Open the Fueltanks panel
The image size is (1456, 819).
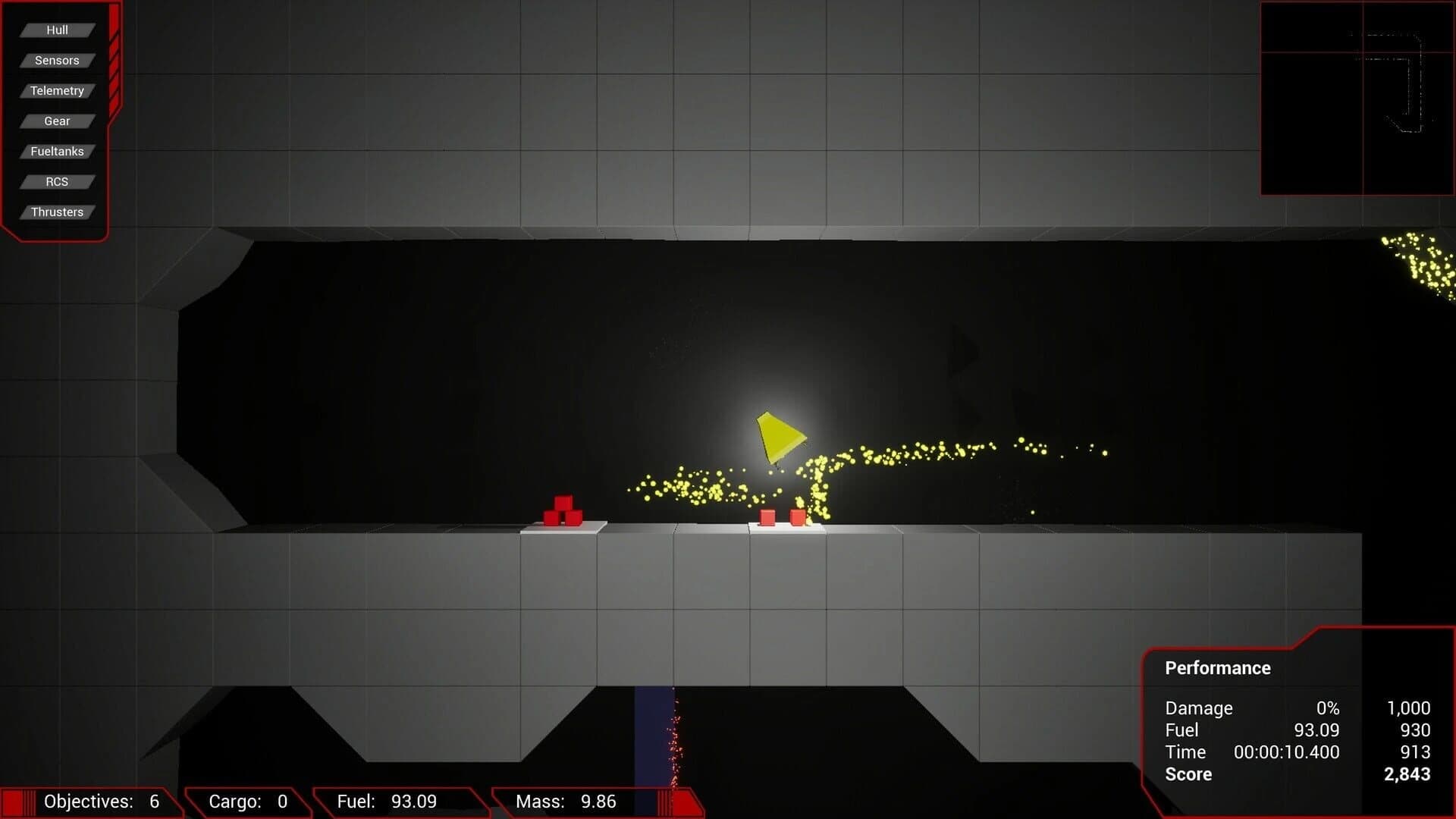57,151
